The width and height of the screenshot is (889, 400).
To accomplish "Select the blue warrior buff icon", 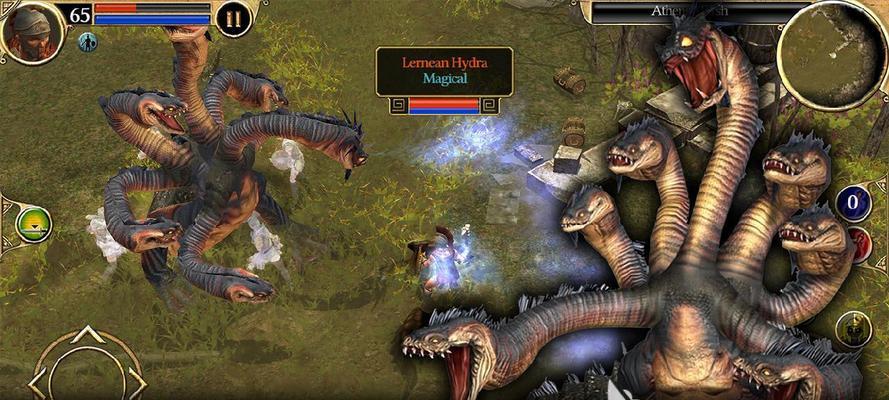I will click(88, 42).
